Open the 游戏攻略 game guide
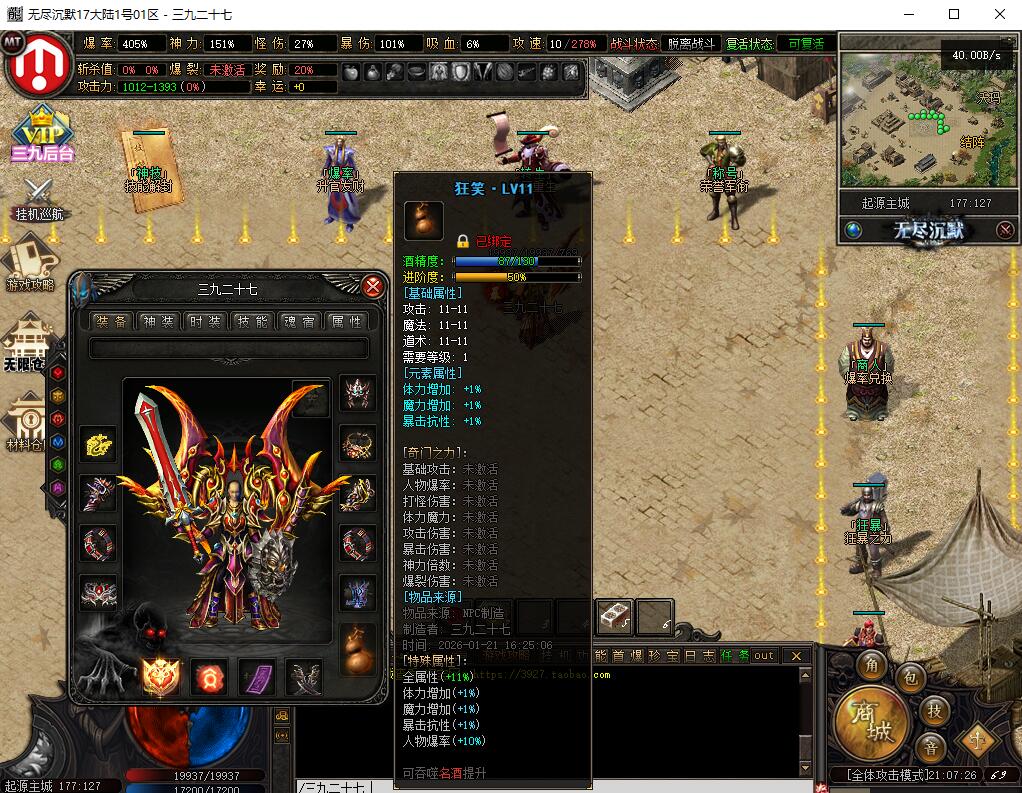 coord(30,264)
